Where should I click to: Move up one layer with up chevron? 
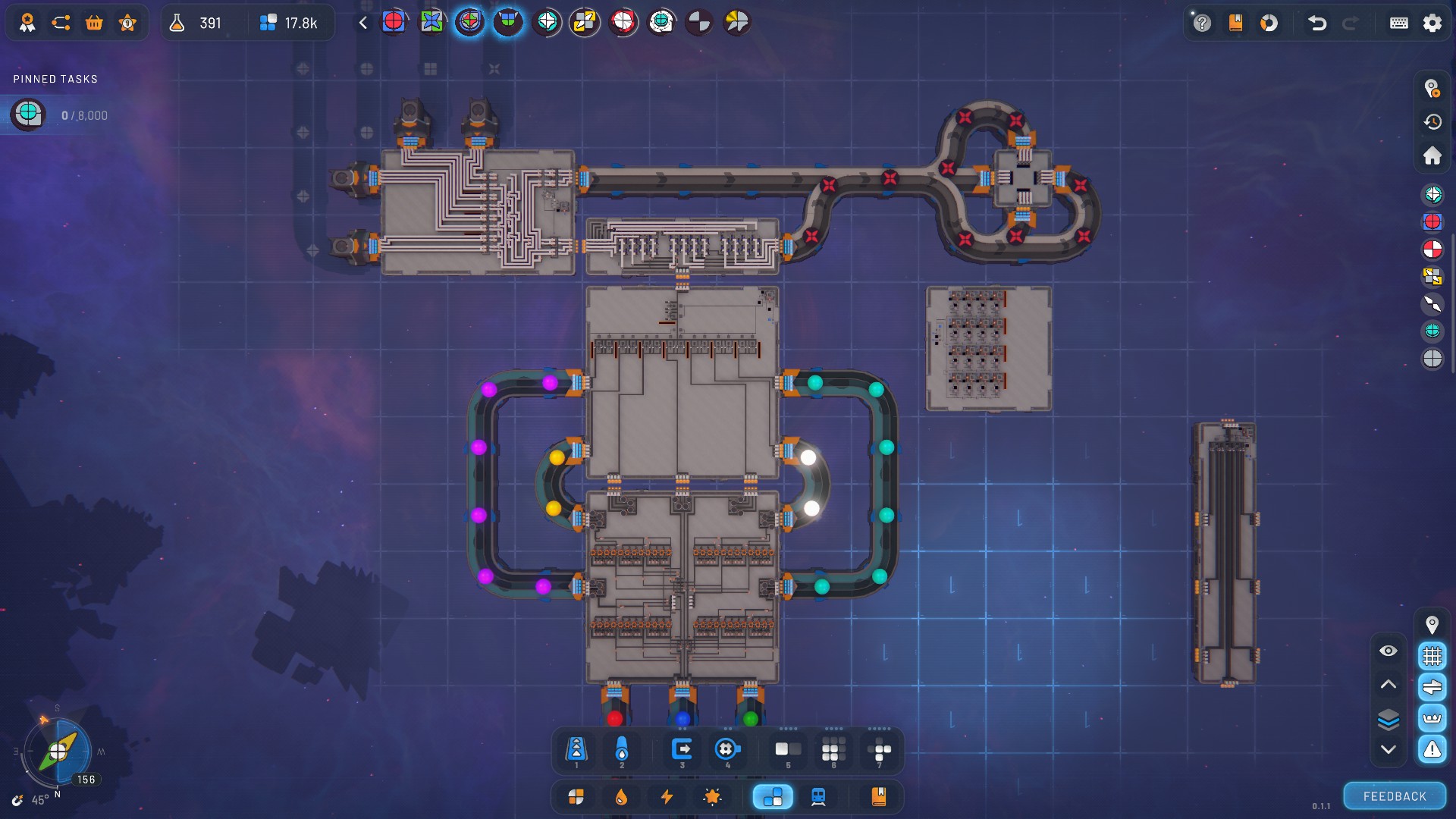(1389, 684)
